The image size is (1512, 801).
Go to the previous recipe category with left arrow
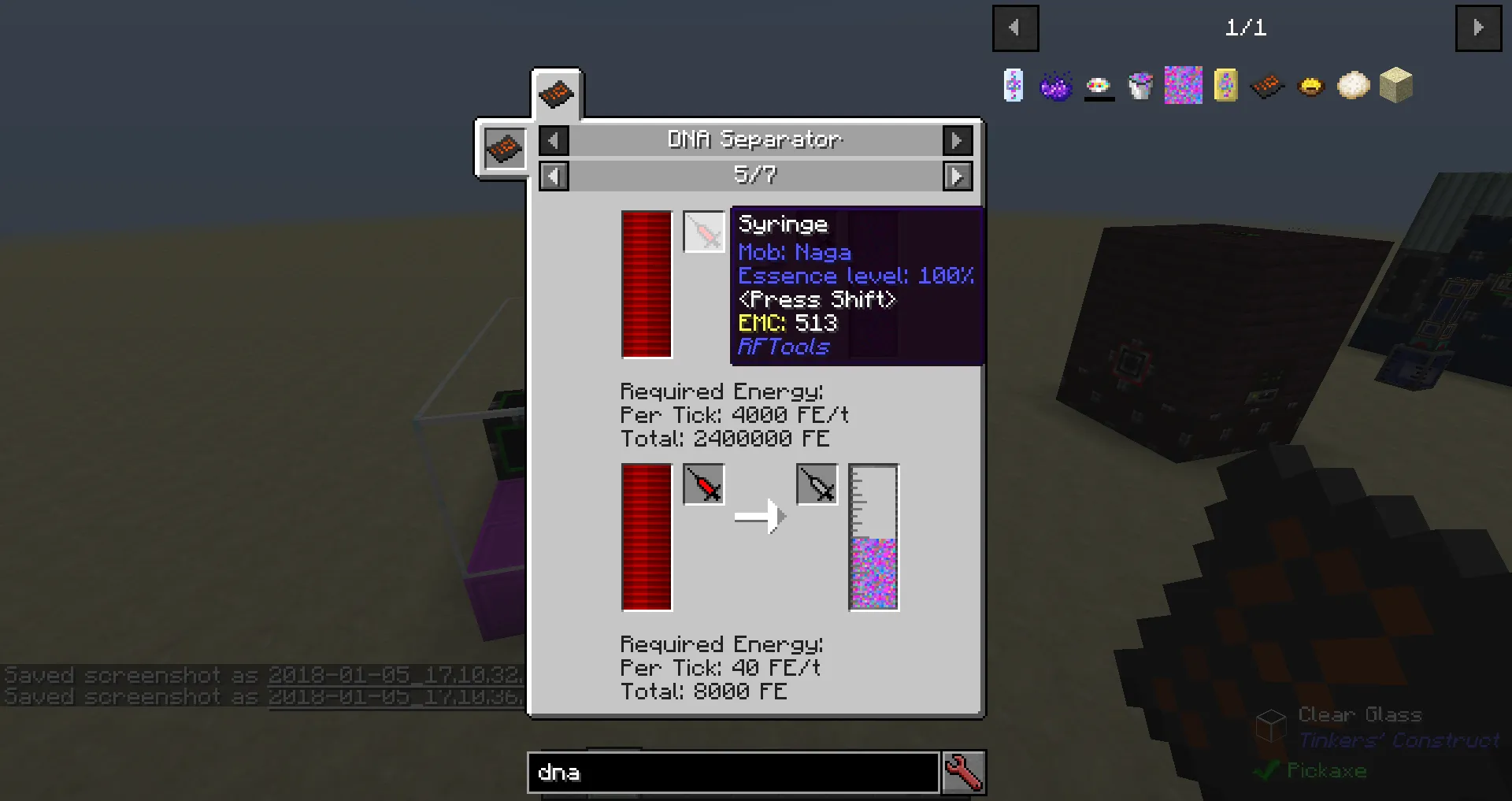tap(553, 139)
